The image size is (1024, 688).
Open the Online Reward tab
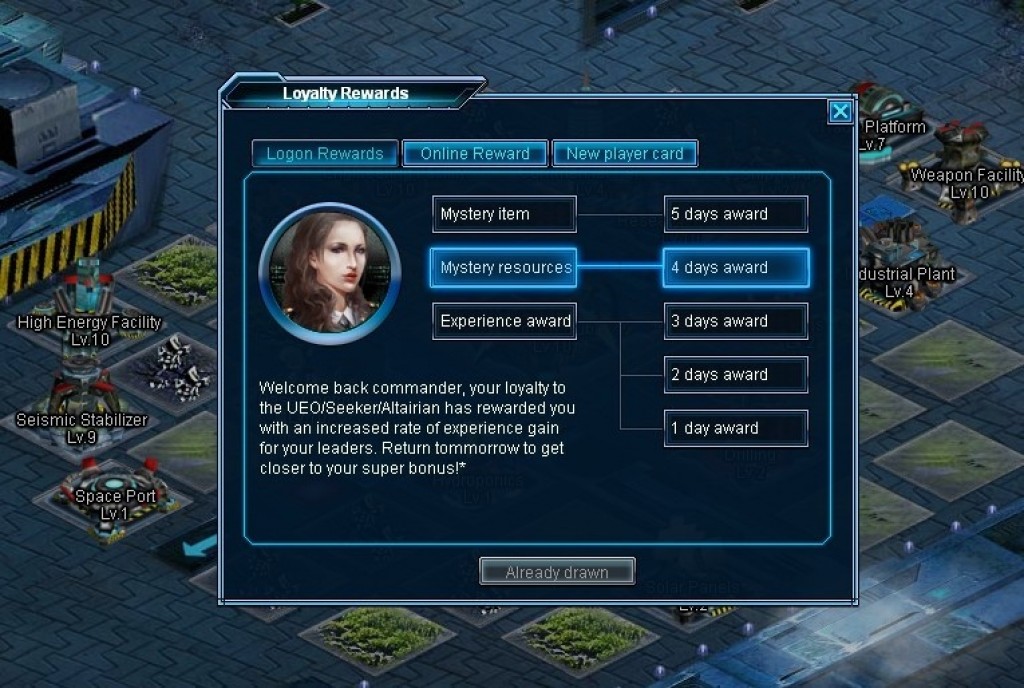(x=475, y=154)
